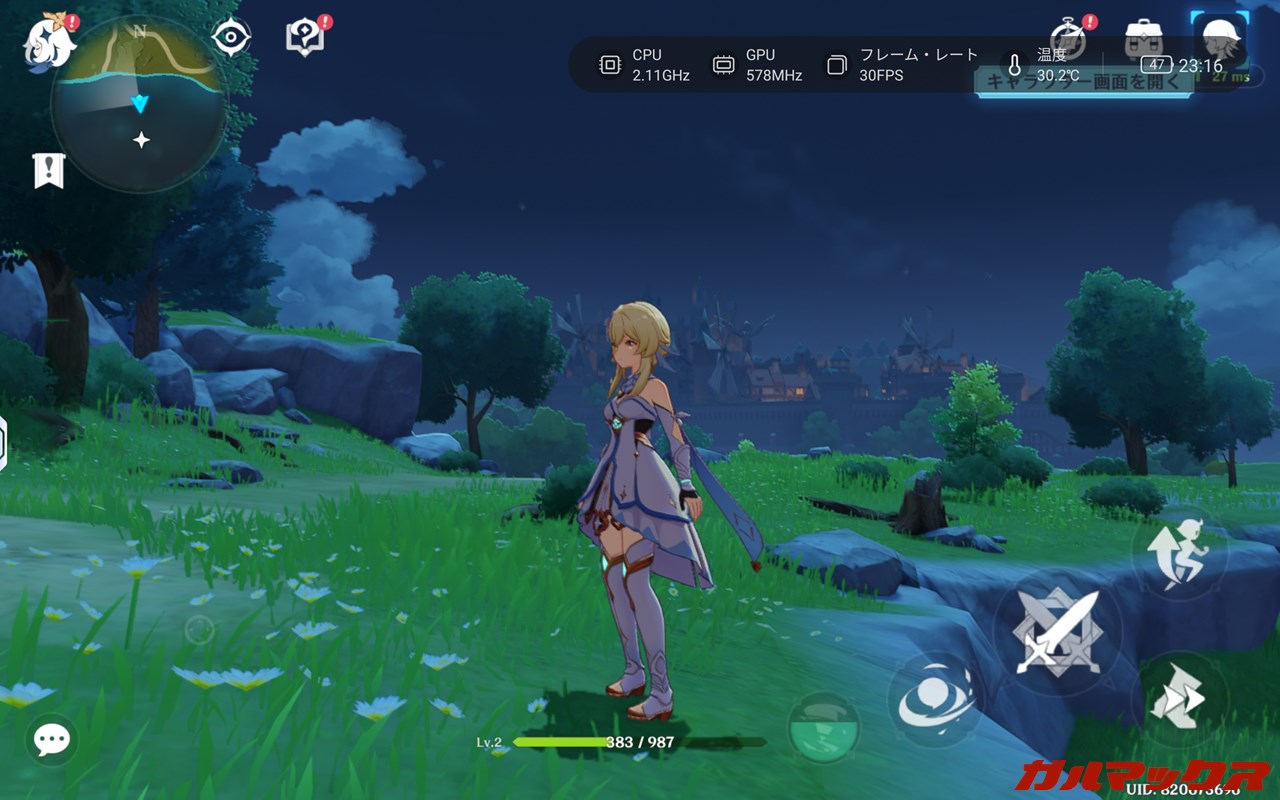Image resolution: width=1280 pixels, height=800 pixels.
Task: Activate the Elemental Sight eye icon
Action: [x=231, y=38]
